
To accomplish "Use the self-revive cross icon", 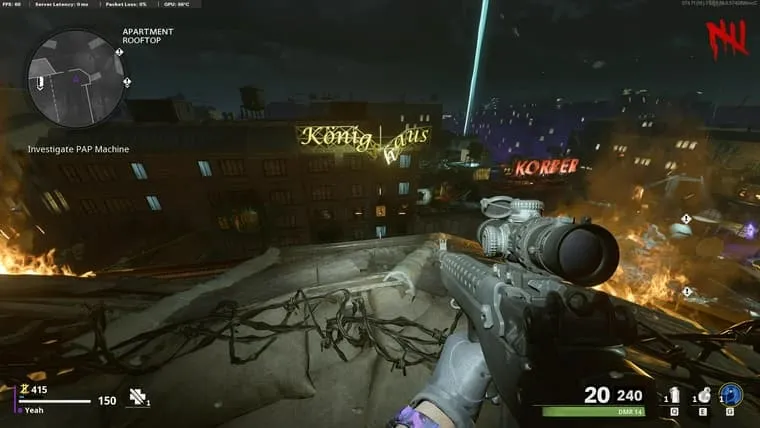I will click(138, 397).
